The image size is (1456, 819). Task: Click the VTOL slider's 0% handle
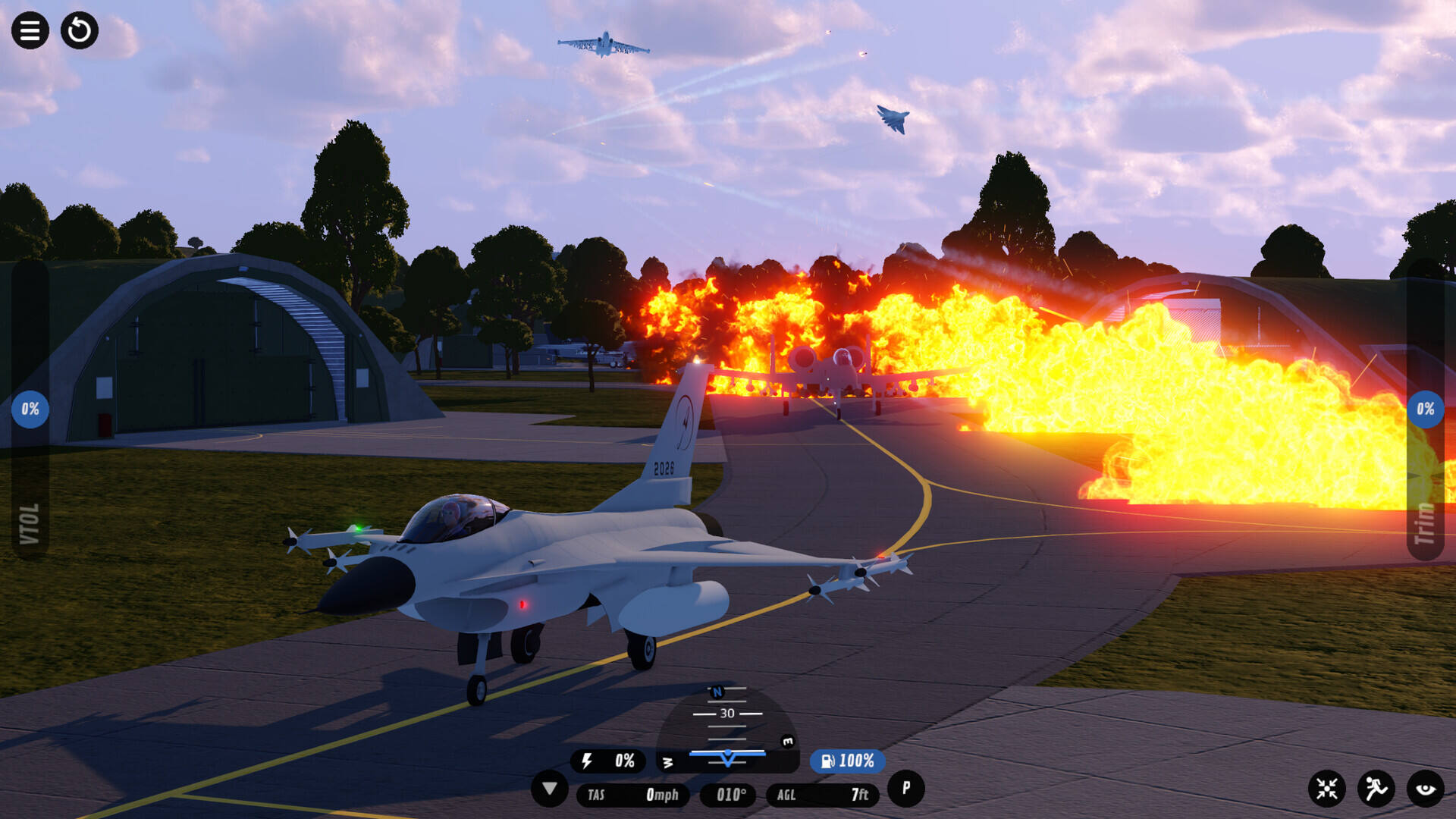tap(30, 409)
